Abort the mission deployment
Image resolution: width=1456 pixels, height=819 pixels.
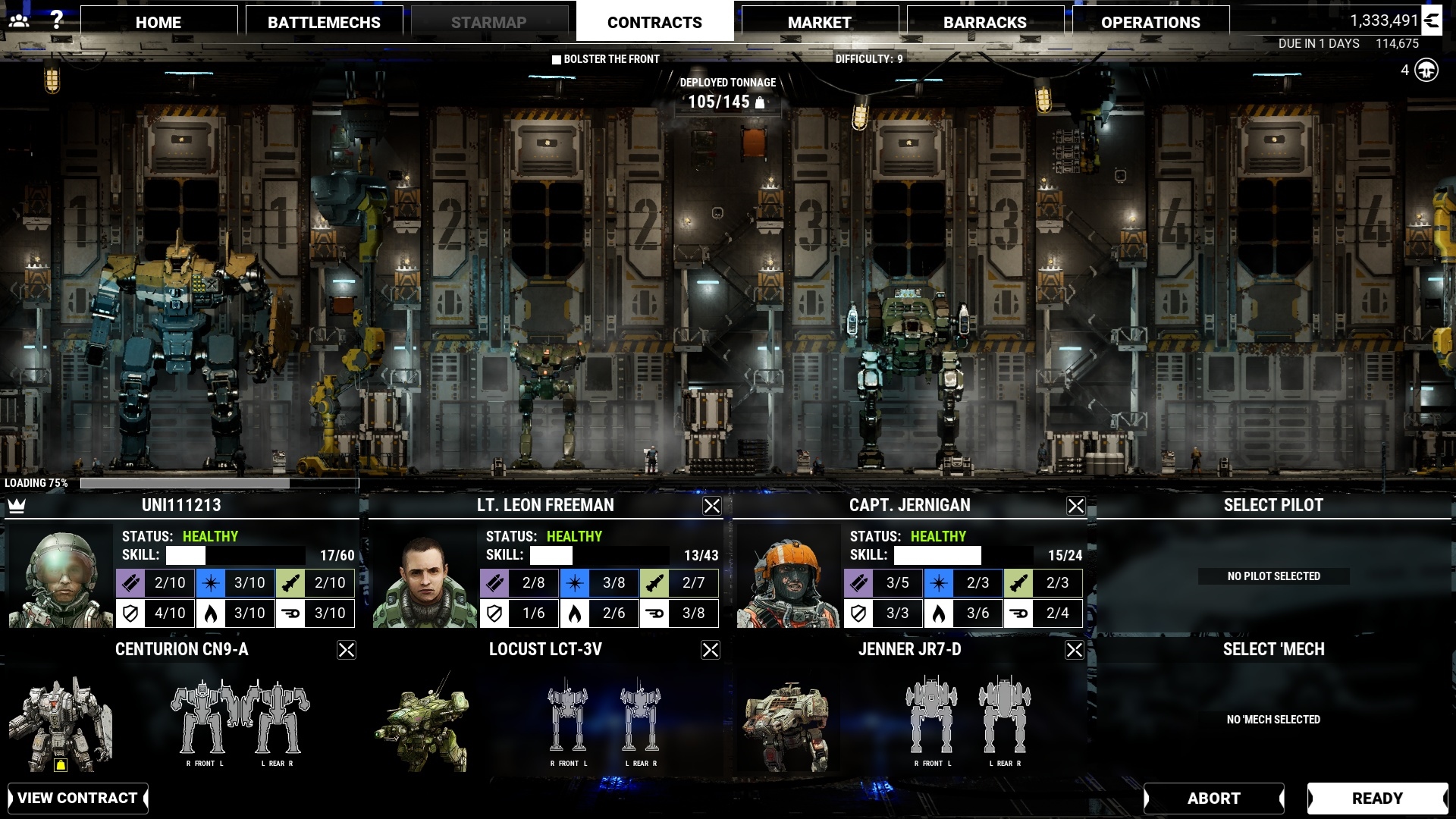1213,798
